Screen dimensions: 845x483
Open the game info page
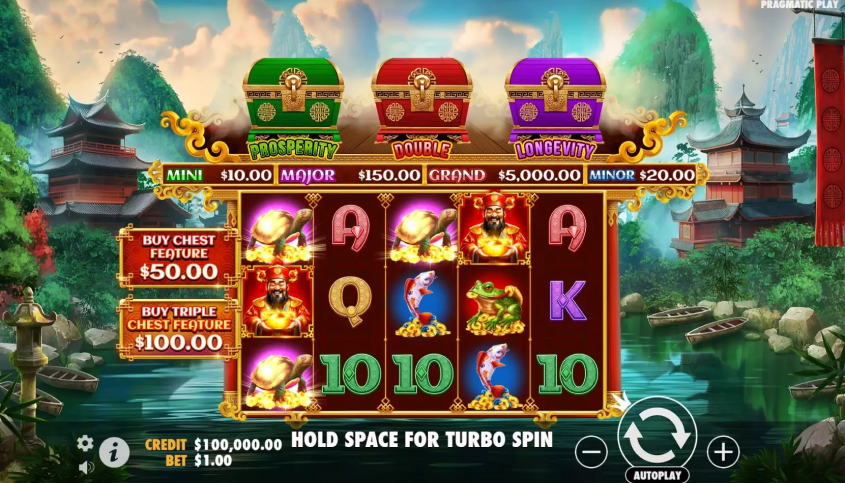click(x=114, y=452)
